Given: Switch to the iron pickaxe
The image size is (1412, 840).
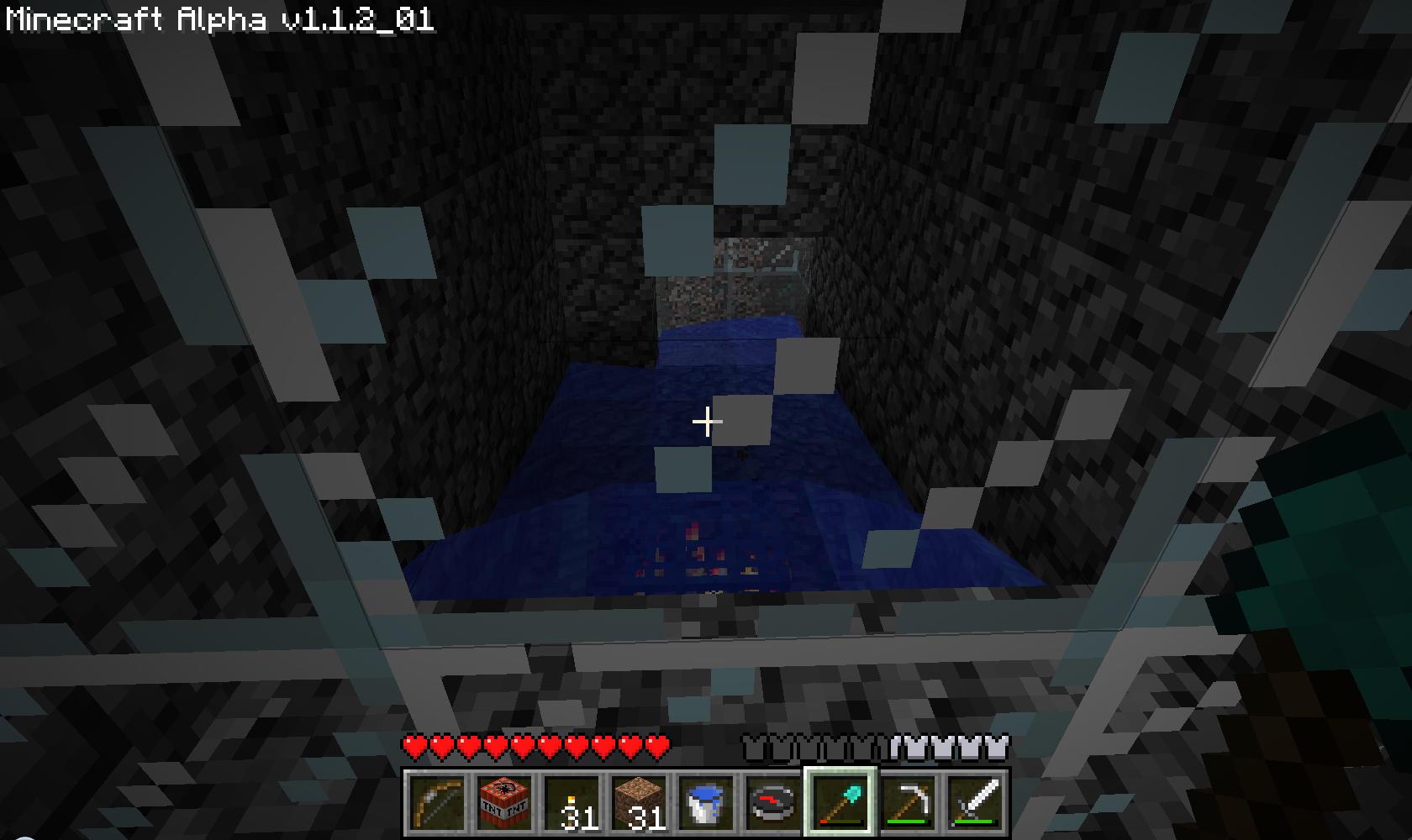Looking at the screenshot, I should [x=908, y=802].
